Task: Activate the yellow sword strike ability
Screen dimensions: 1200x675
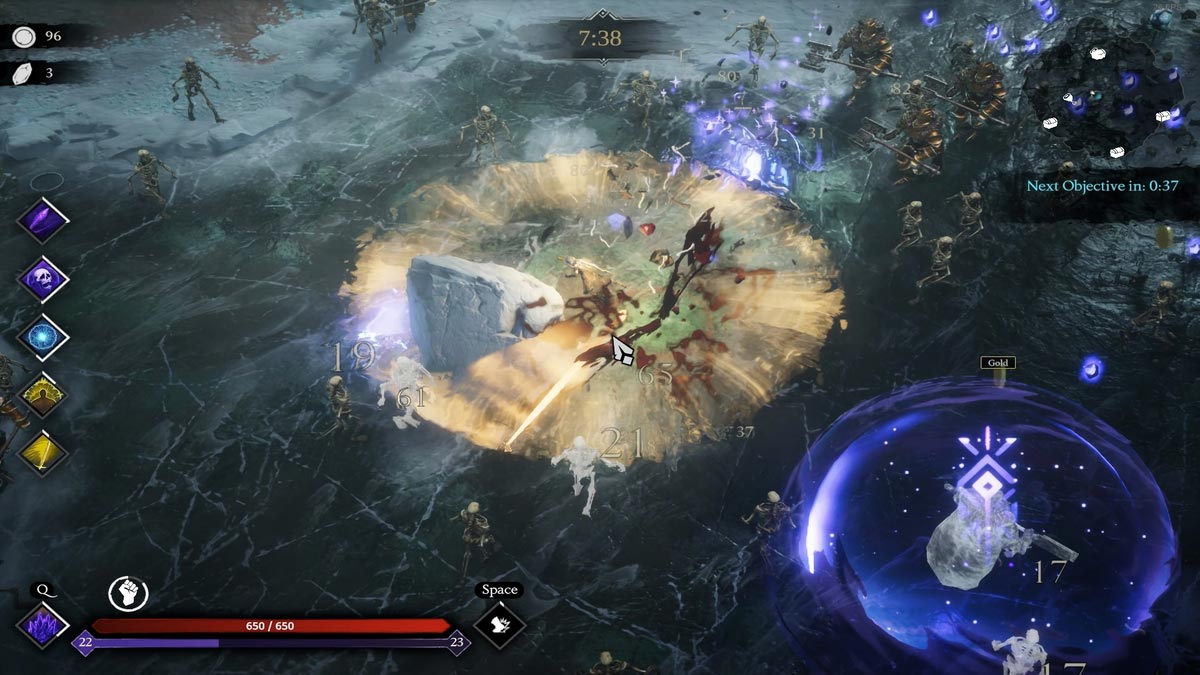Action: click(x=43, y=453)
